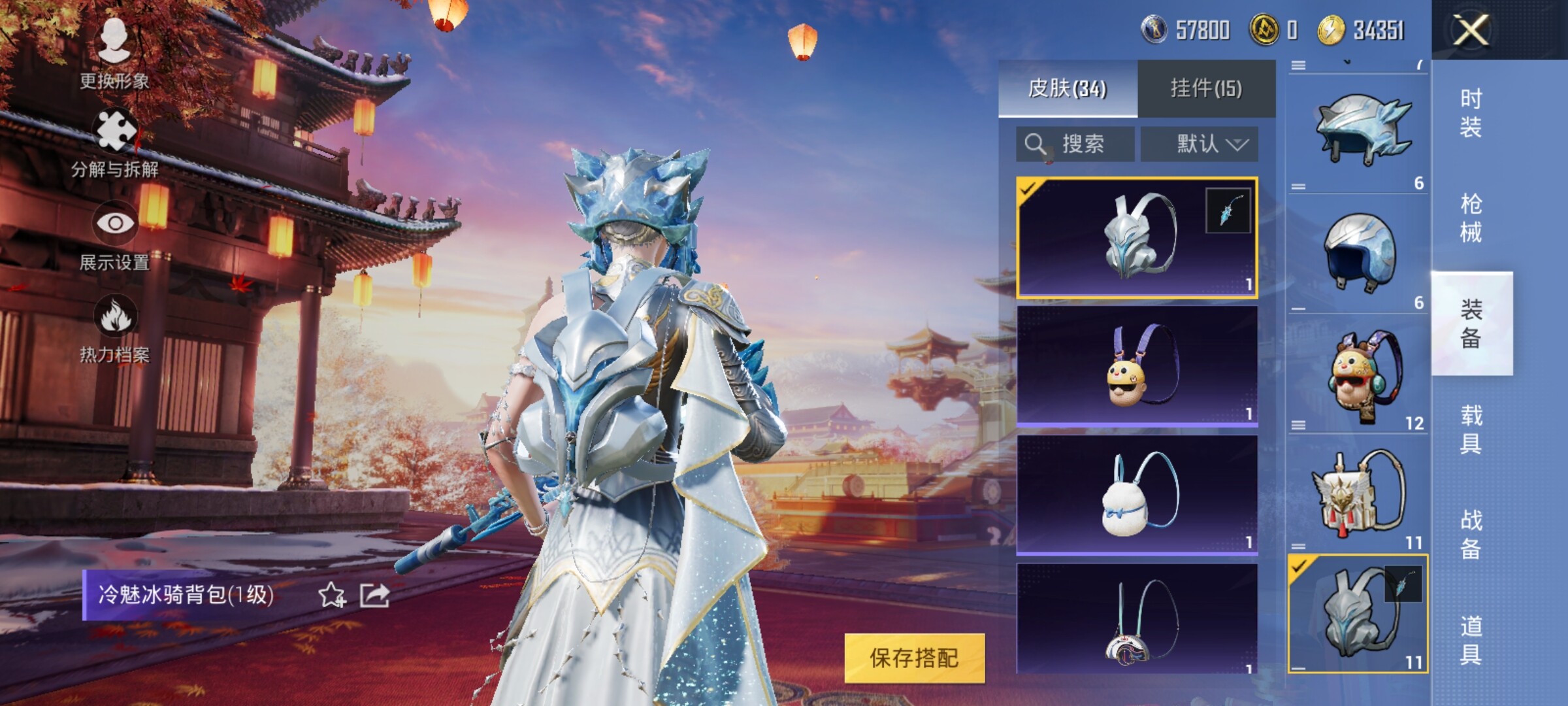This screenshot has width=1568, height=706.
Task: Select the silver ice knight backpack skin
Action: (x=1137, y=237)
